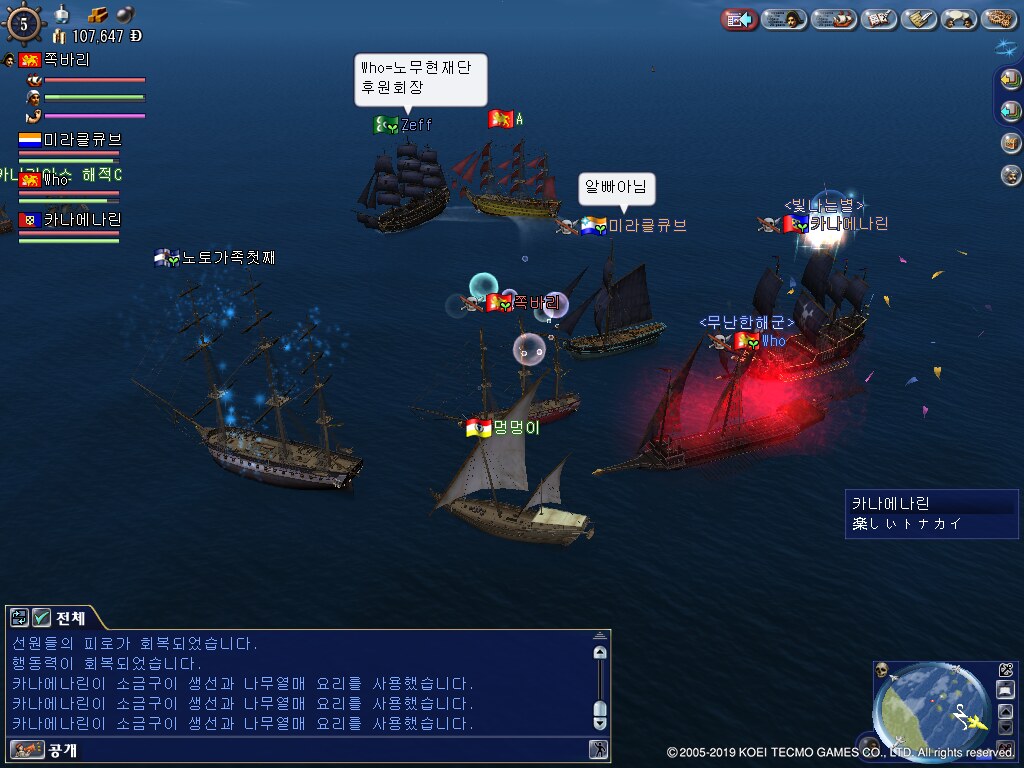Open the chat bubbles social menu

(959, 19)
